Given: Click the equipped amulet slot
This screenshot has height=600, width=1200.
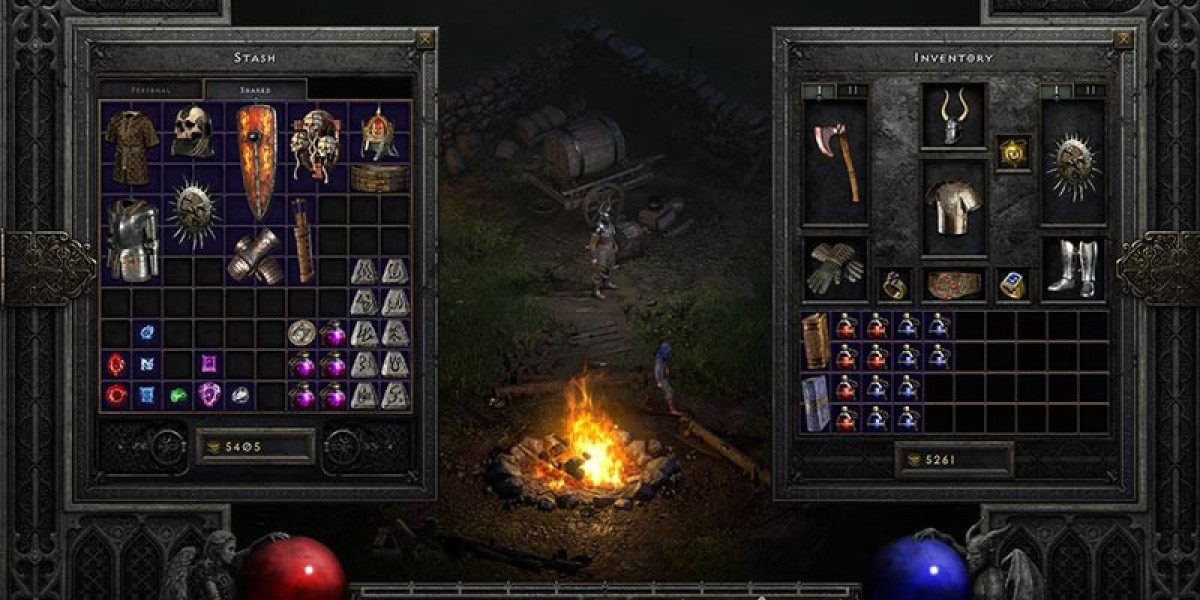Looking at the screenshot, I should (1013, 153).
